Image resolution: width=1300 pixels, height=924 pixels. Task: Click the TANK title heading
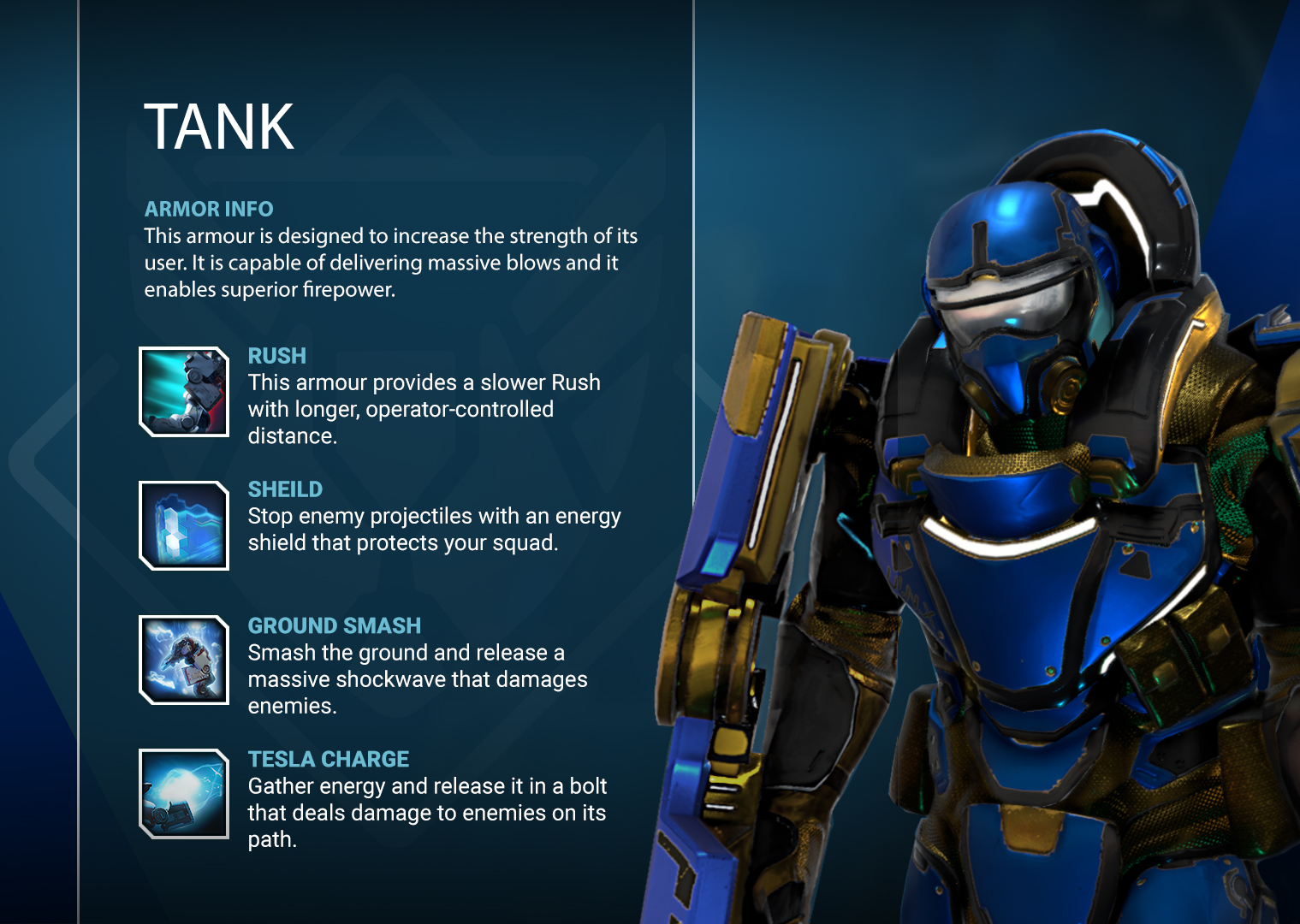click(221, 127)
